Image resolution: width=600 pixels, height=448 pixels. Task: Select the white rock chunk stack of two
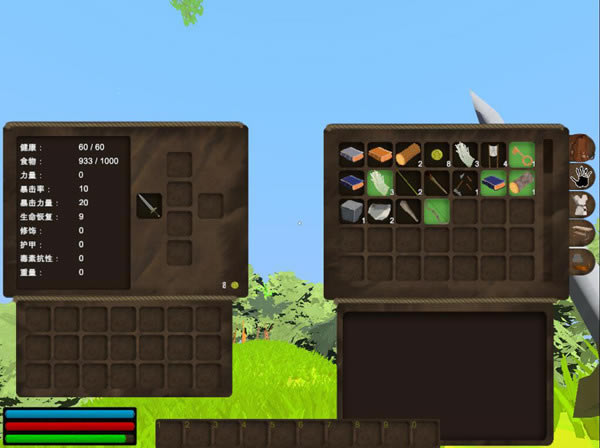click(x=380, y=211)
